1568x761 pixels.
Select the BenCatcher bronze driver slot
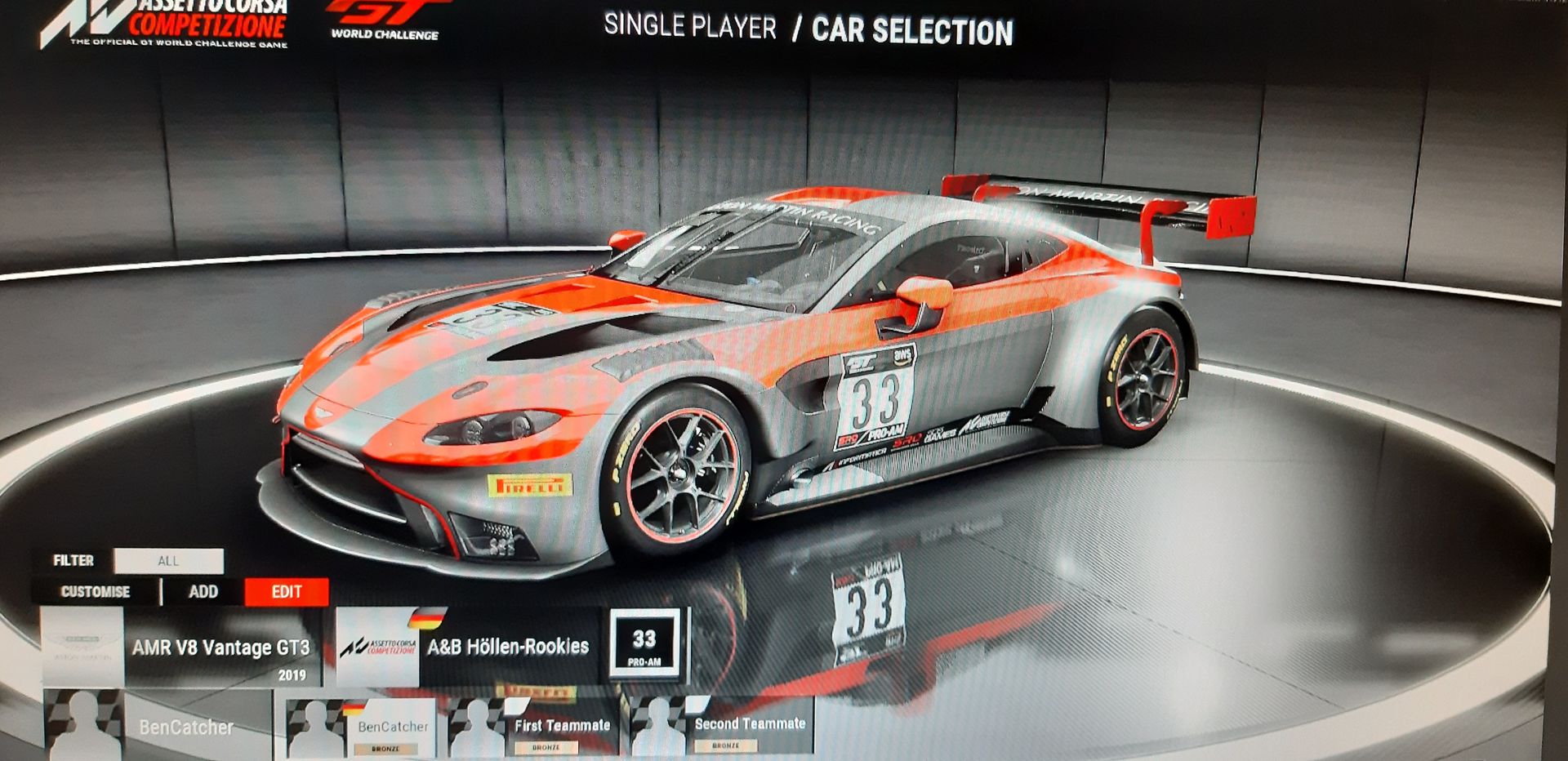364,727
